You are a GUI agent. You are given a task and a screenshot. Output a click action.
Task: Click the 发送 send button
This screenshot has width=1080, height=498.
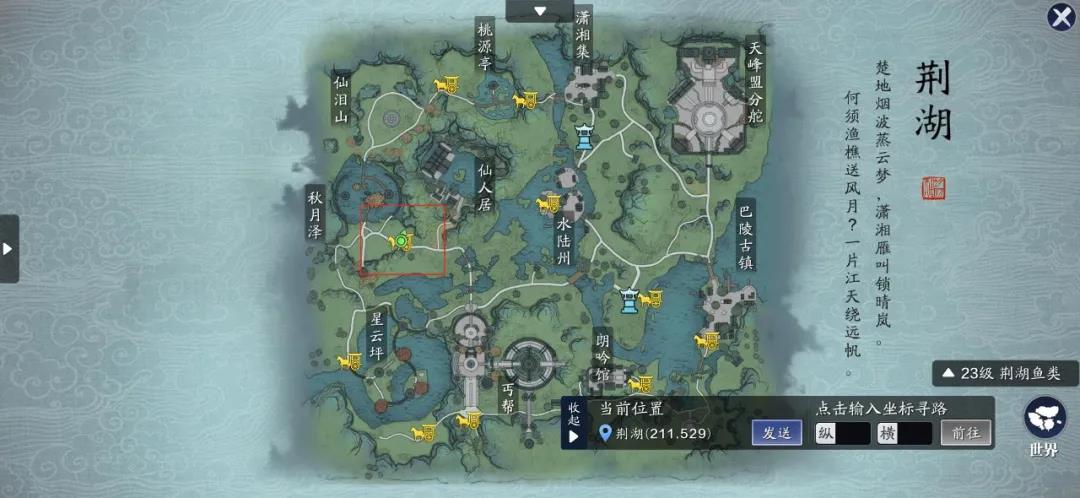point(777,433)
